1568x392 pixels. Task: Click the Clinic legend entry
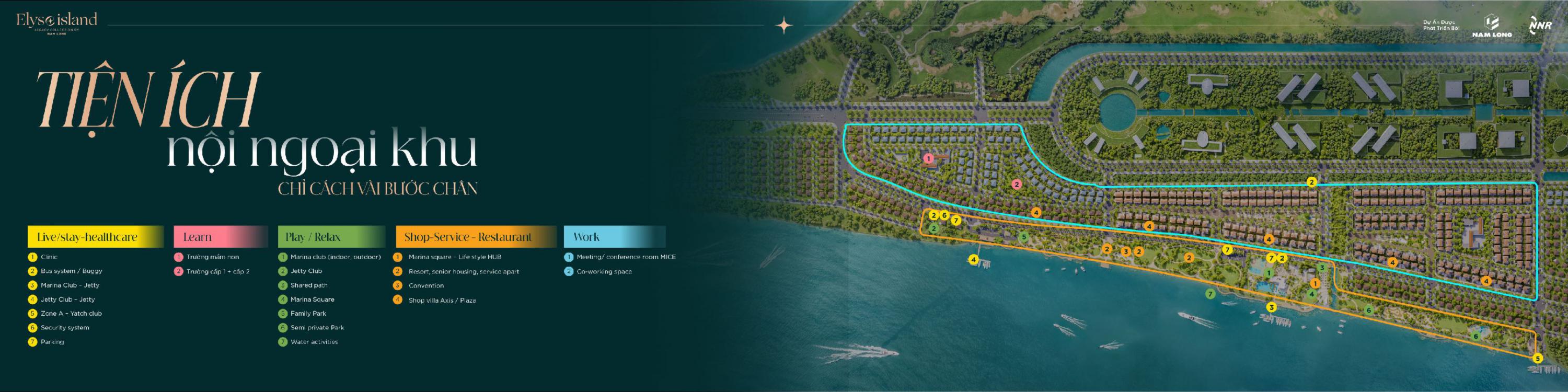pos(49,257)
